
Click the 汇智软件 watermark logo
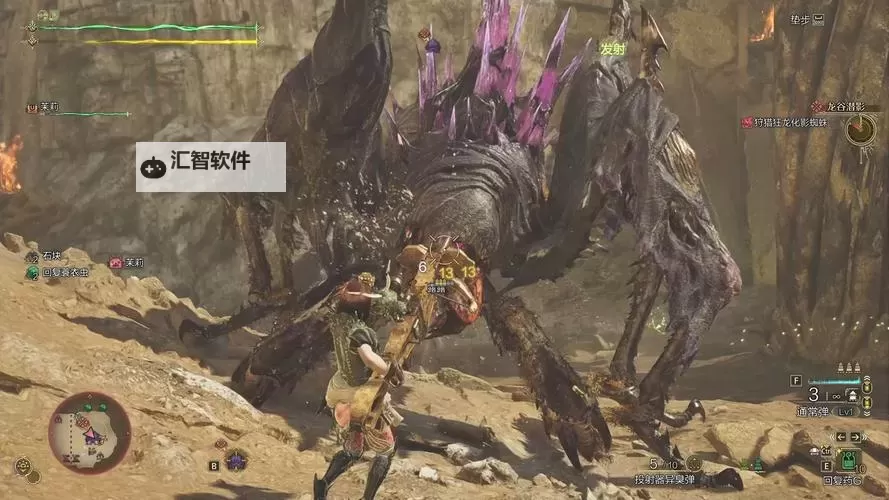pyautogui.click(x=210, y=166)
